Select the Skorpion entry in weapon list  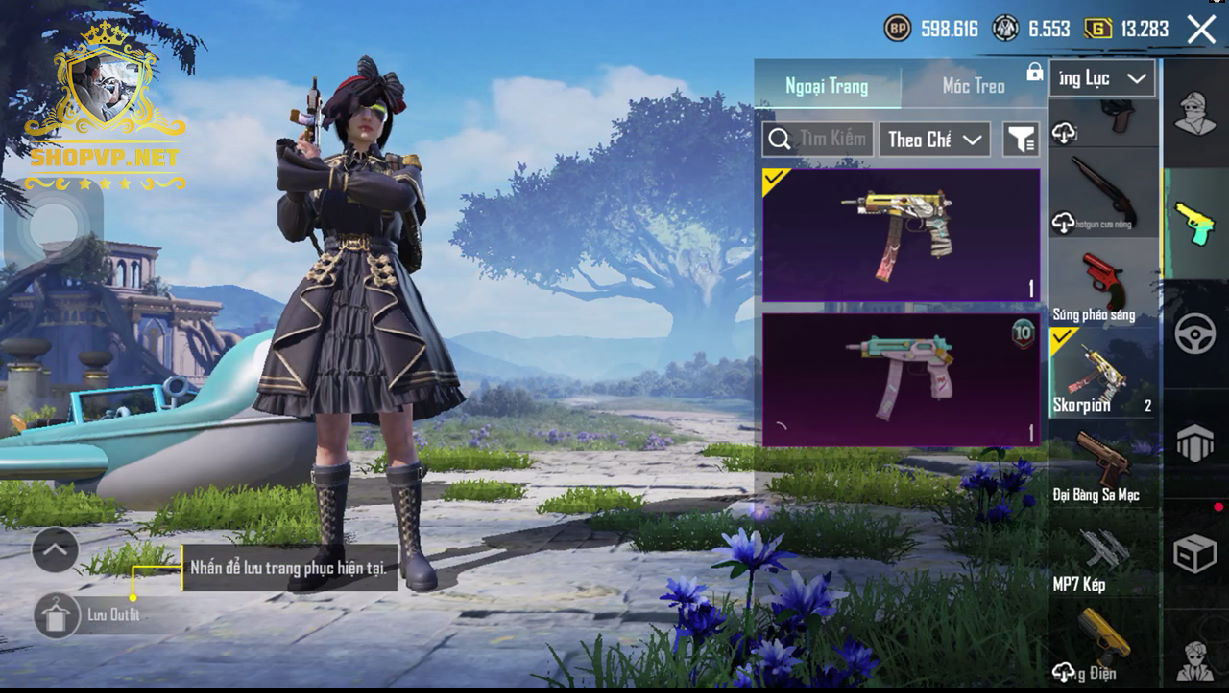point(1103,373)
